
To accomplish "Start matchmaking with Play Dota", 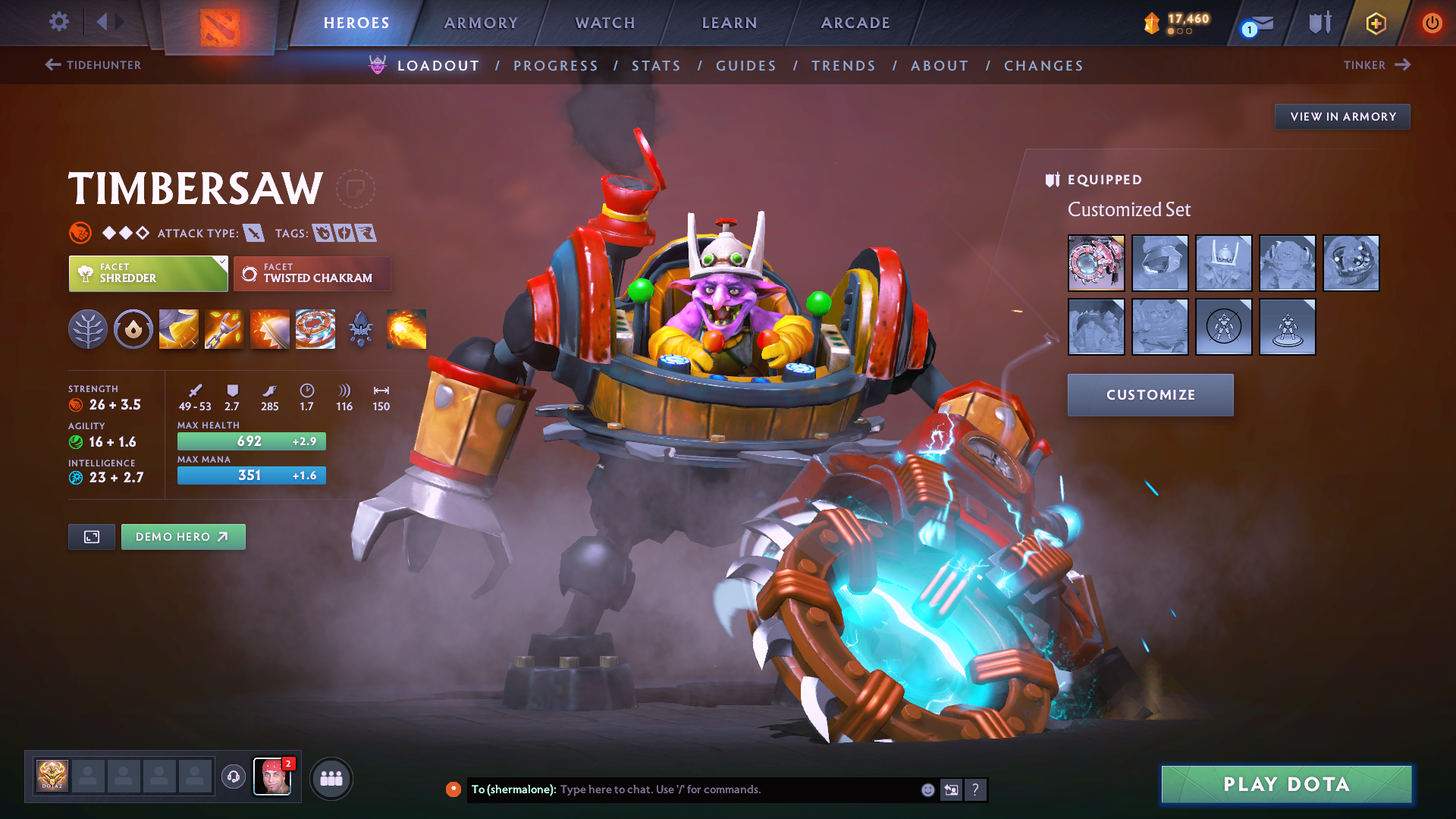I will 1286,784.
